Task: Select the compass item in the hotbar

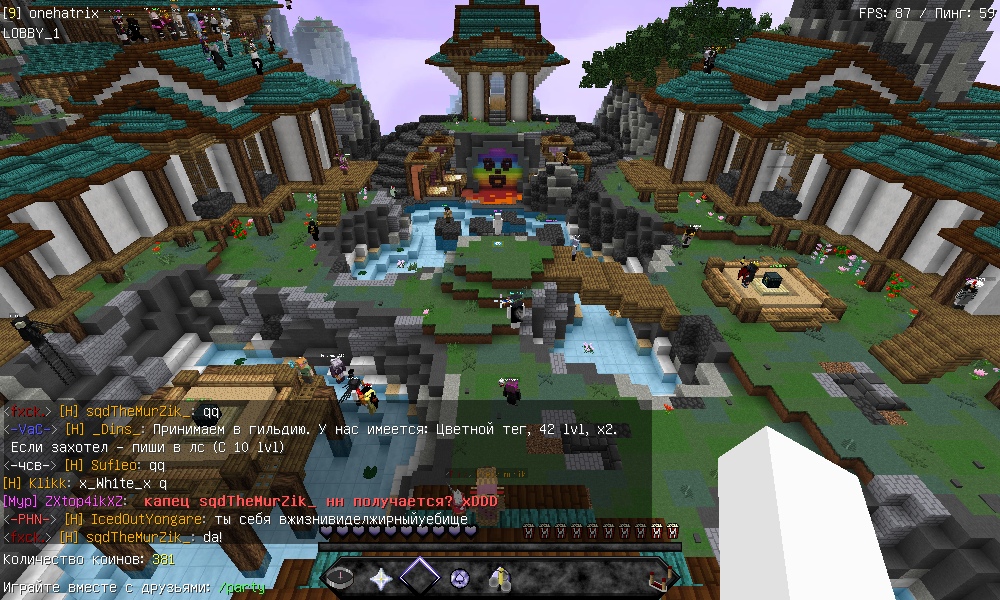Action: (x=341, y=577)
